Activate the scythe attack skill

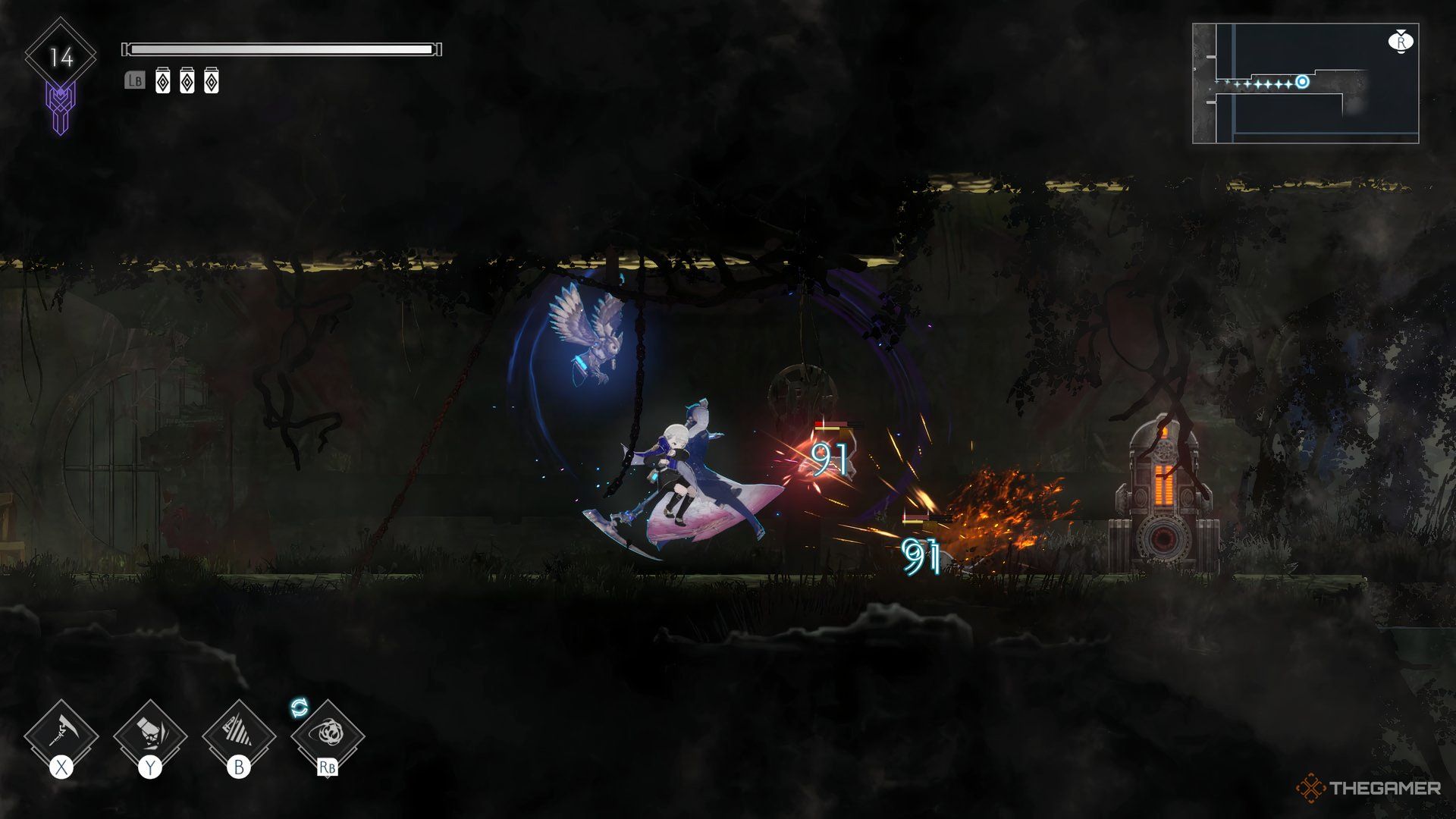coord(61,736)
